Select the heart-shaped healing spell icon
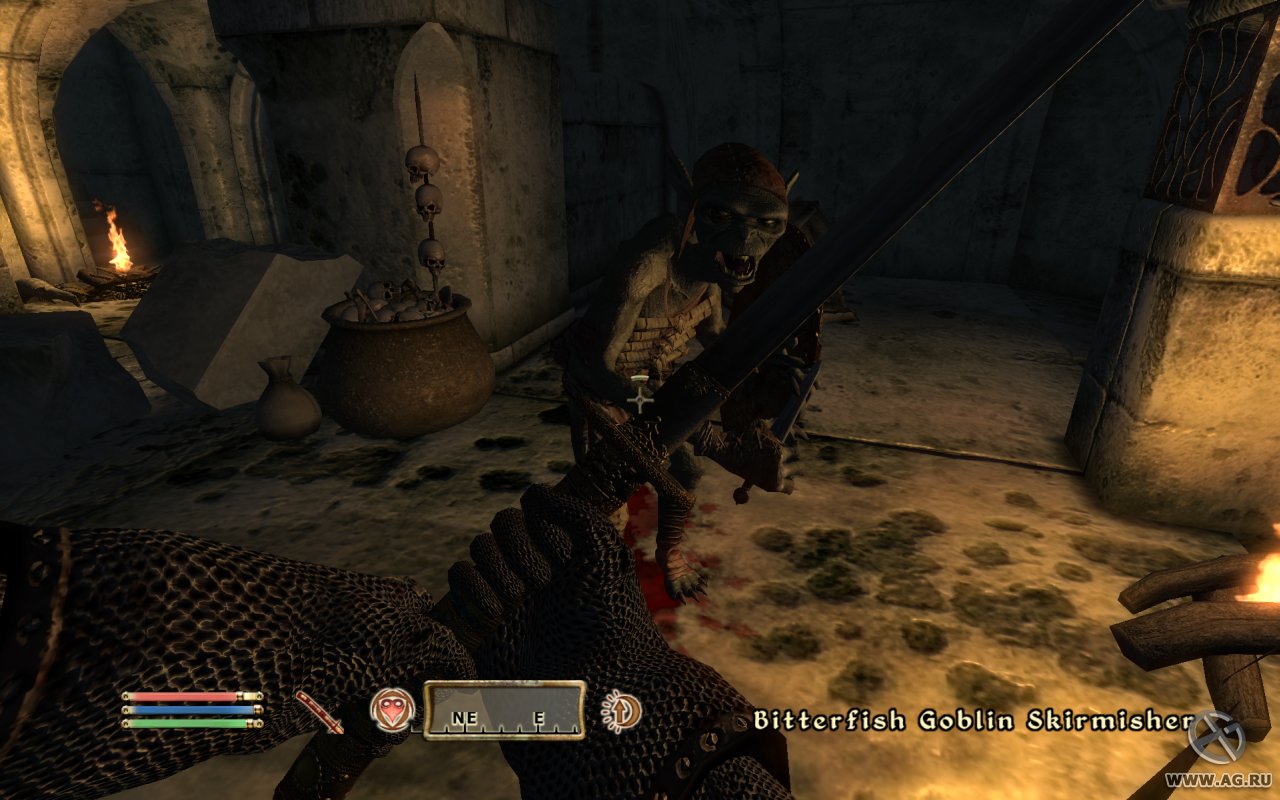 [x=391, y=710]
